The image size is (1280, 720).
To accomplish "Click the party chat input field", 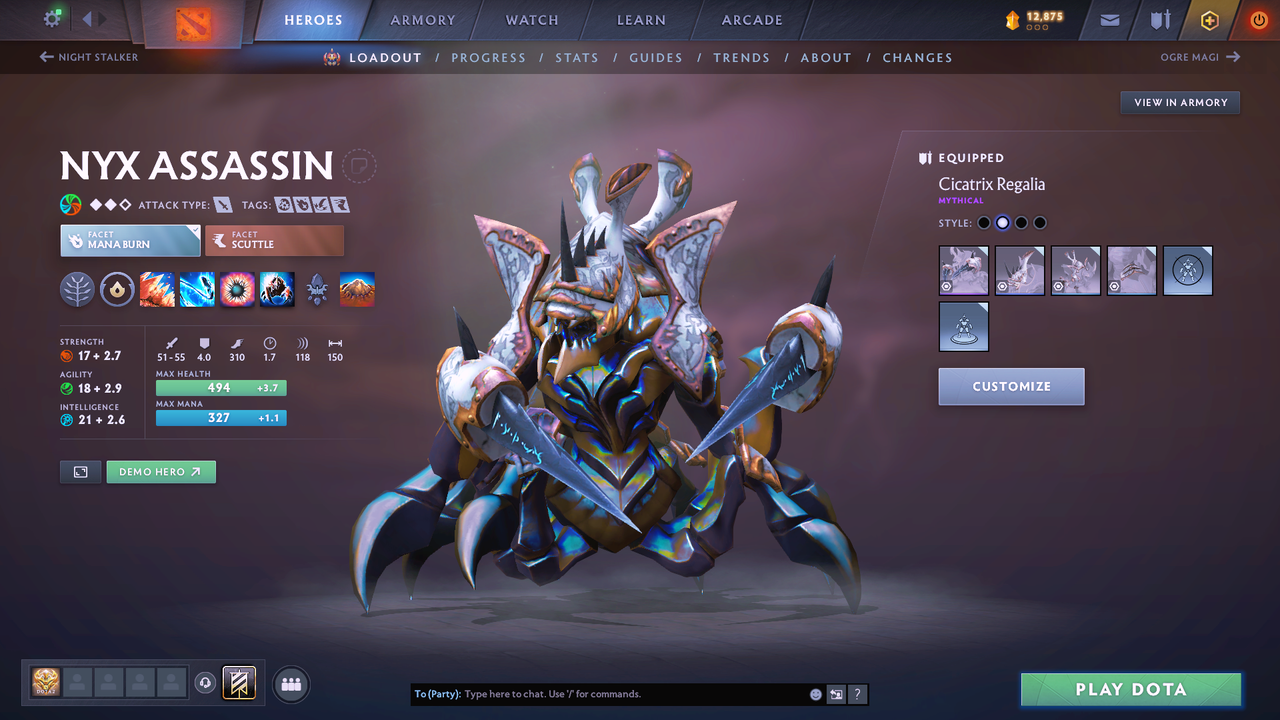I will click(600, 693).
